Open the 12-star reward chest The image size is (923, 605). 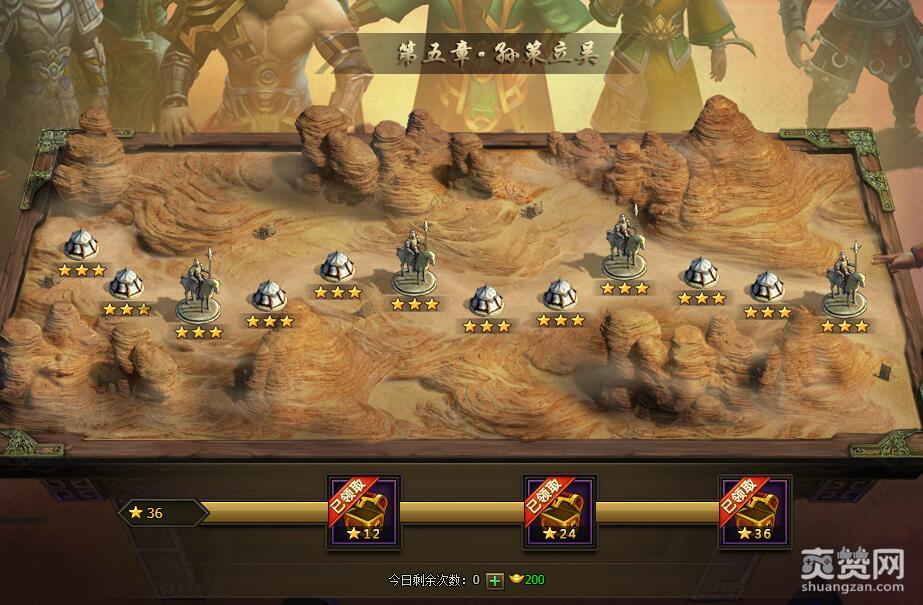point(364,512)
